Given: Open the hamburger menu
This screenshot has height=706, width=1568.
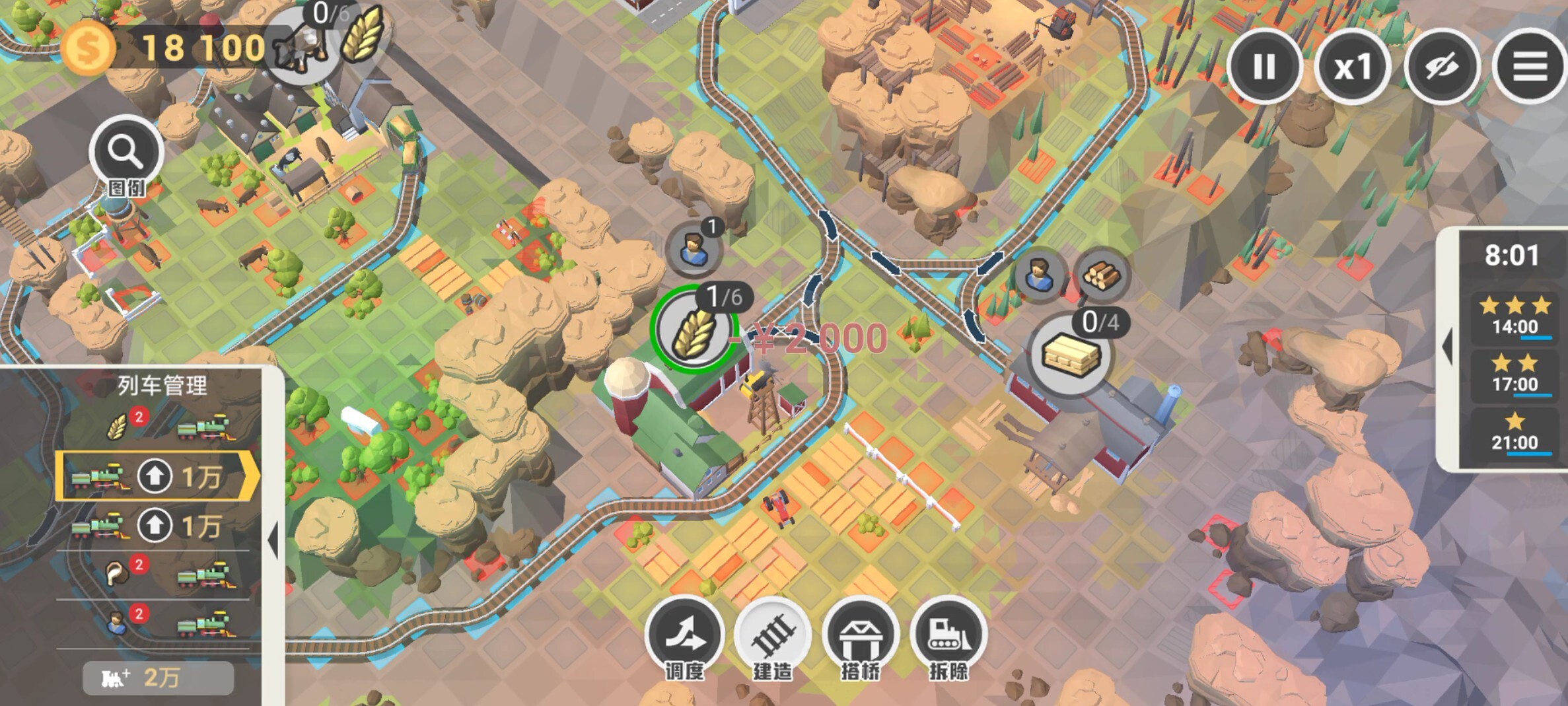Looking at the screenshot, I should coord(1530,66).
